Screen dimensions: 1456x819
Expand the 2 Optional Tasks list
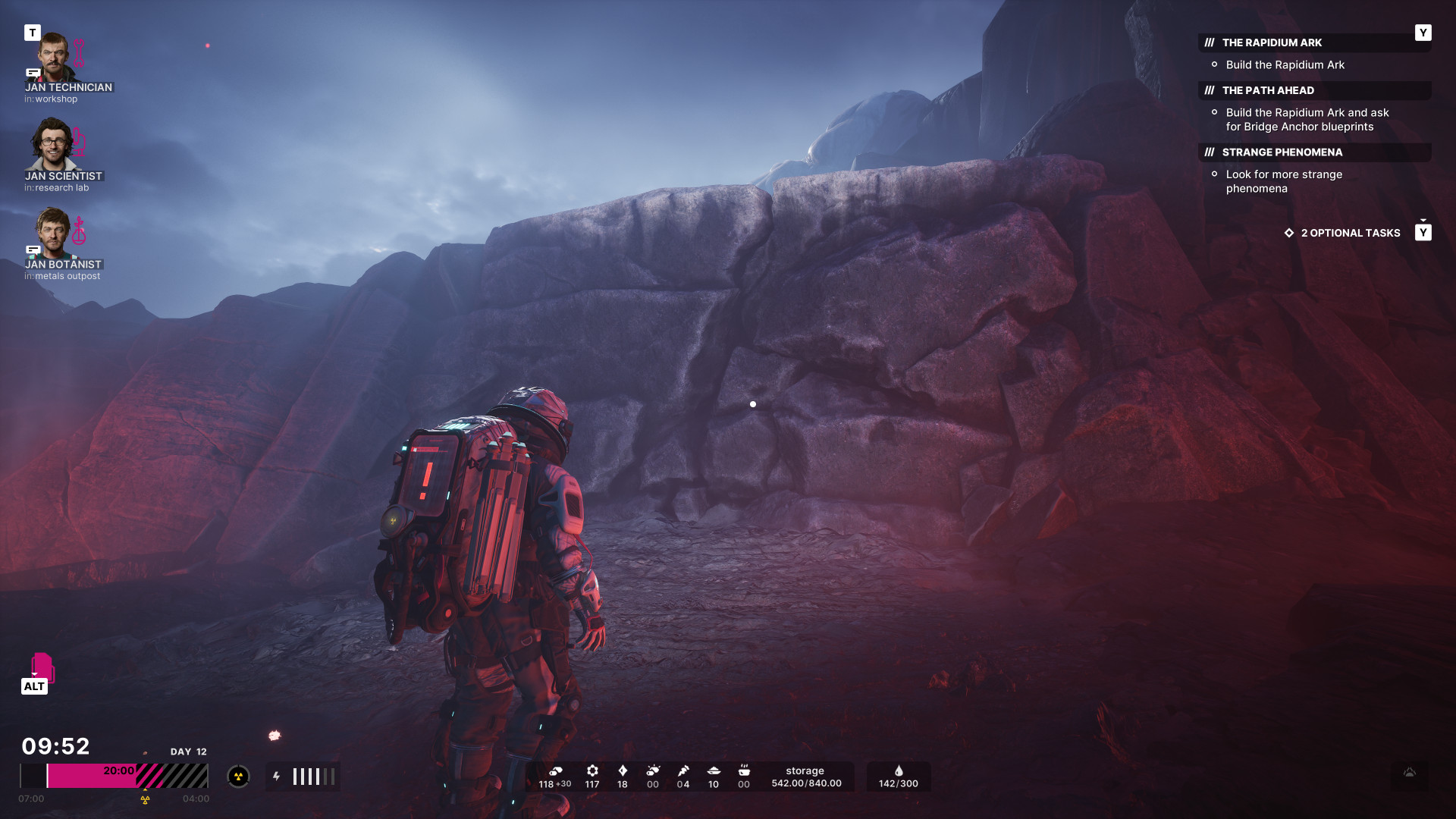[1350, 234]
